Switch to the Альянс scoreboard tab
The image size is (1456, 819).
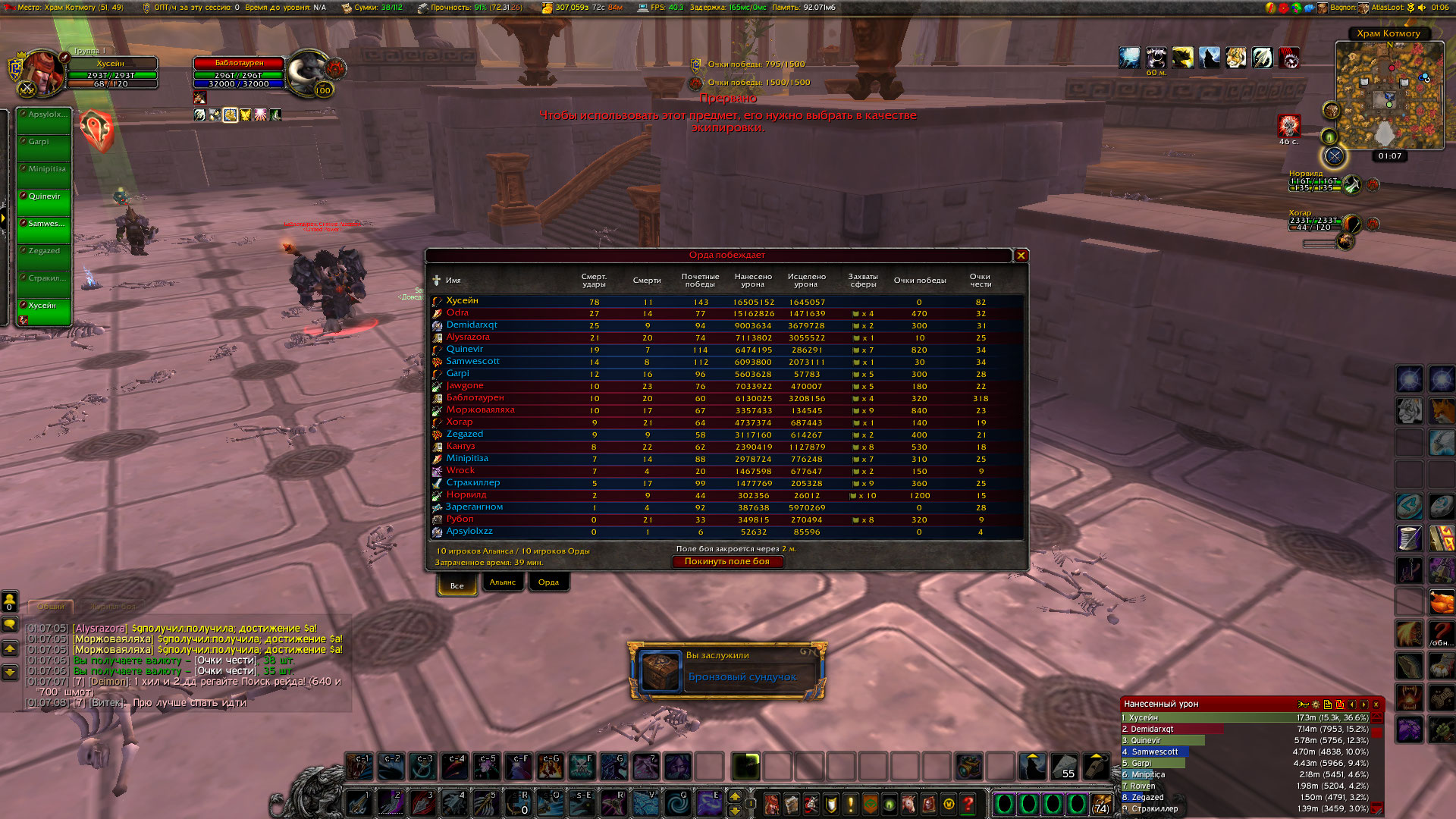pyautogui.click(x=502, y=582)
